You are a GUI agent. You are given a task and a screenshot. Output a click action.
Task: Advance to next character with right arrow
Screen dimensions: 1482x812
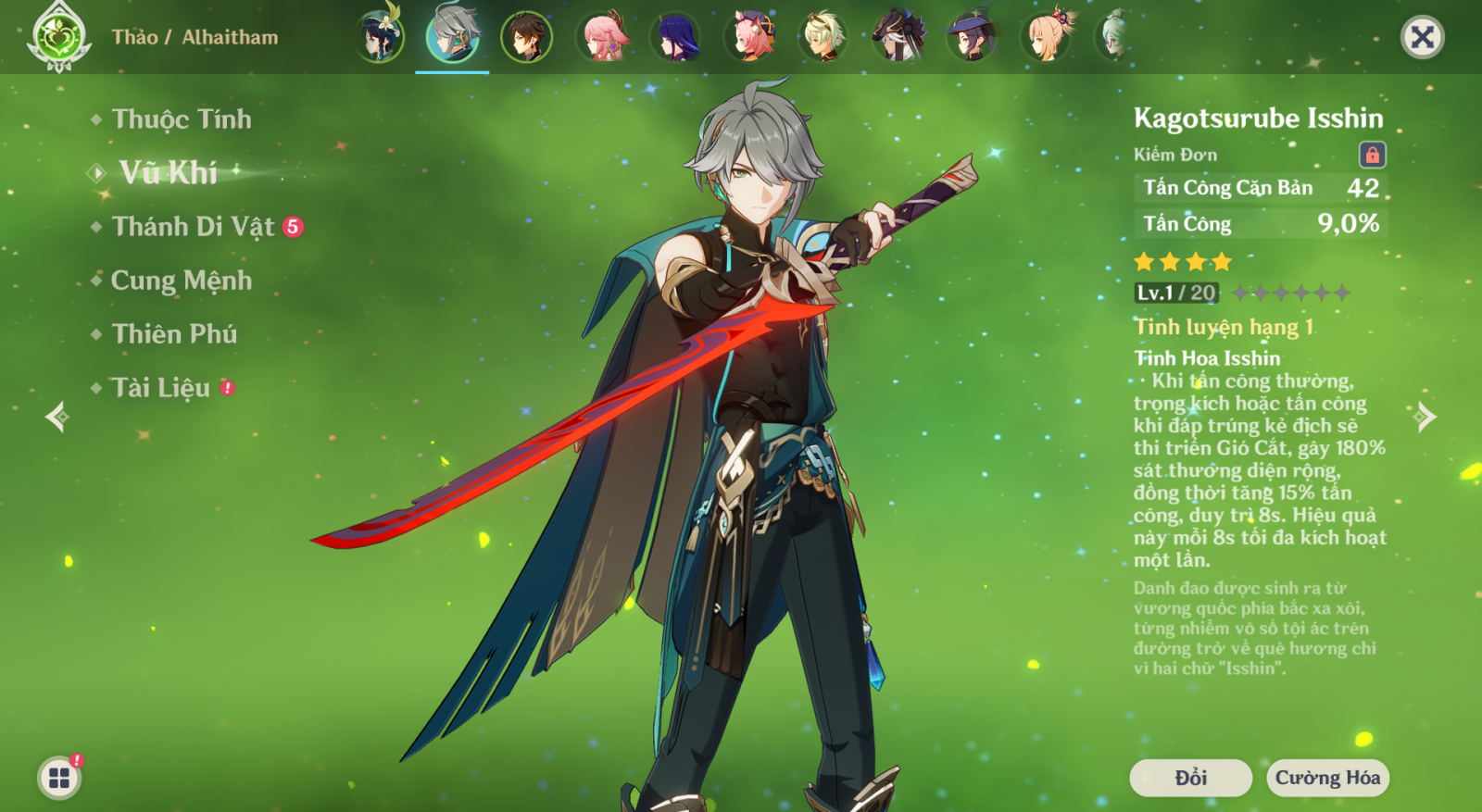1425,417
